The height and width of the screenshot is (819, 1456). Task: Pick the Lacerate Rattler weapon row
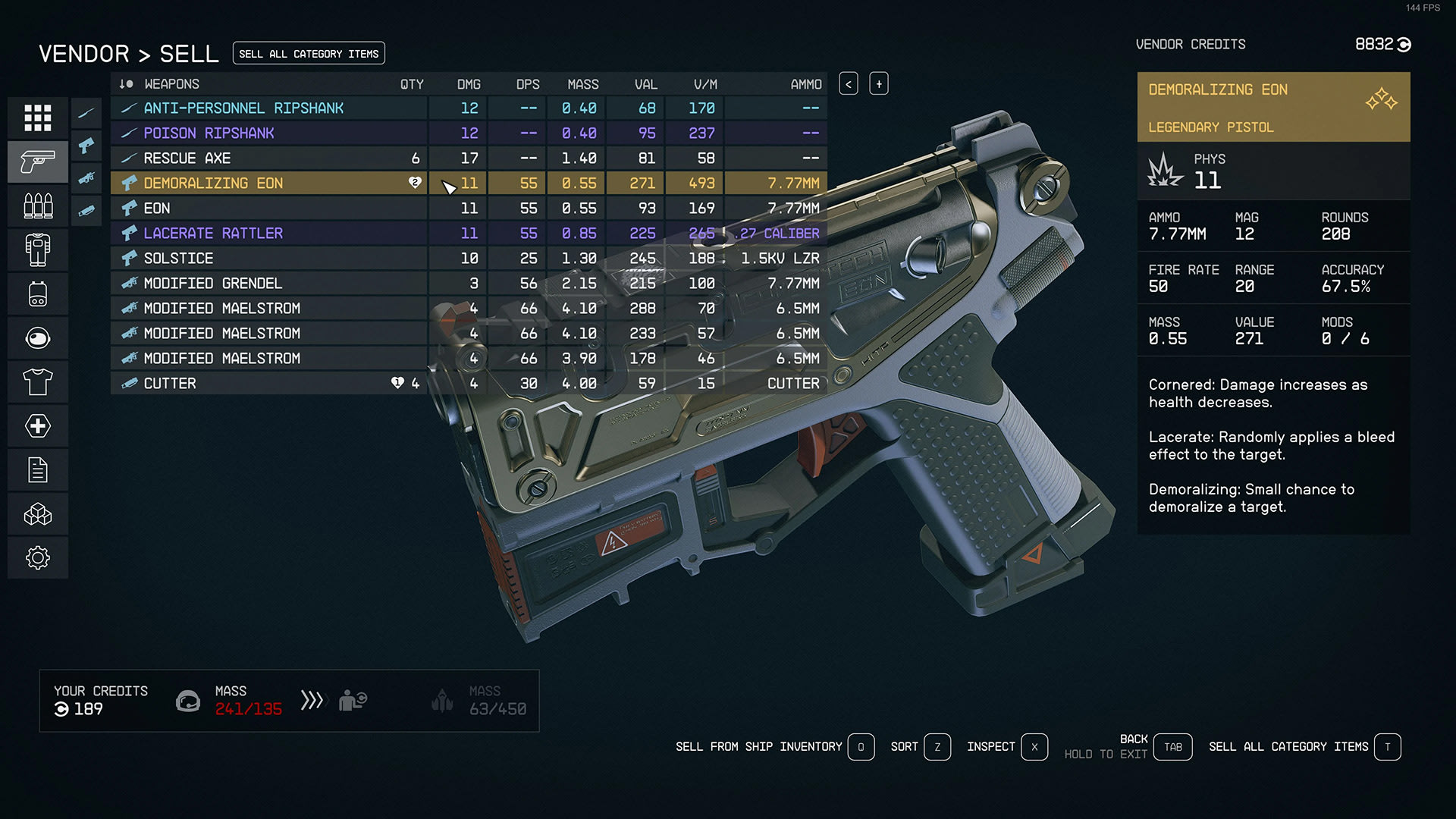click(x=213, y=234)
